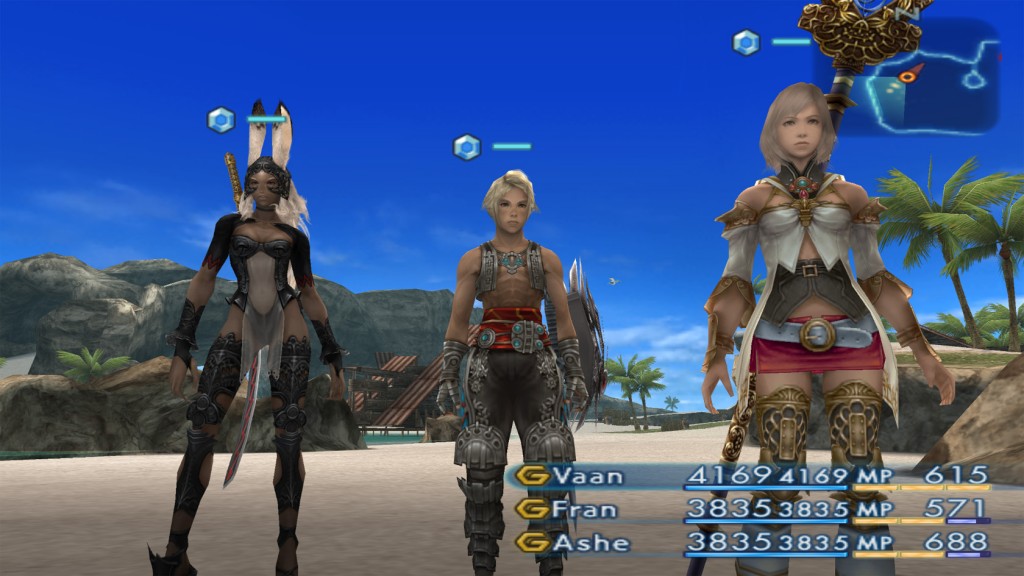Toggle the gambit icon beside Vaan
1024x576 pixels.
click(533, 477)
